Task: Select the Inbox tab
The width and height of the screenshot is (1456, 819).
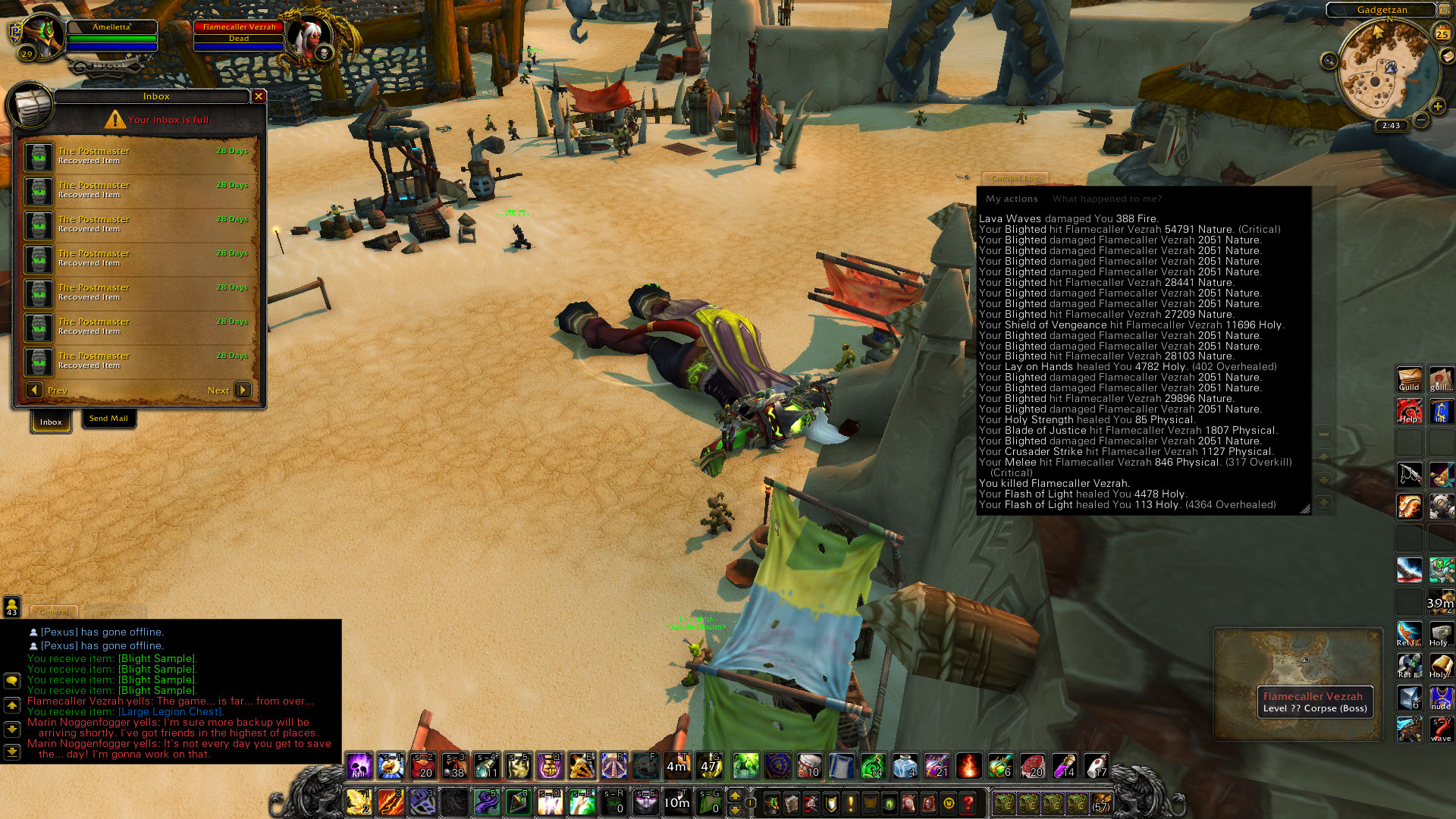Action: click(51, 422)
